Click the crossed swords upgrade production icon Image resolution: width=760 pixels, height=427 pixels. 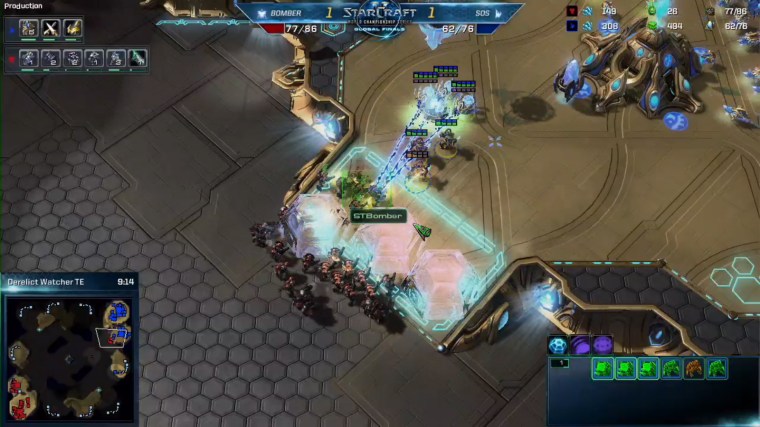click(50, 28)
